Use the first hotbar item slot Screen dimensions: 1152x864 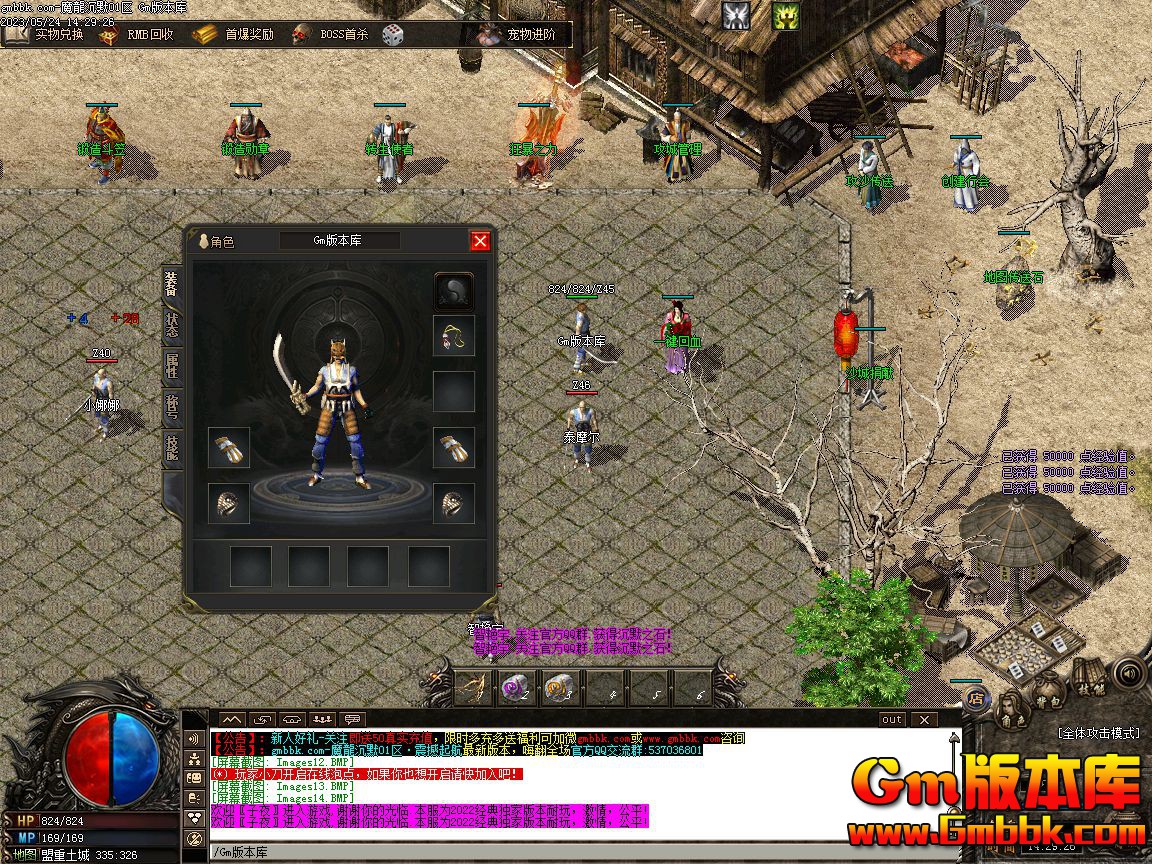pos(473,687)
